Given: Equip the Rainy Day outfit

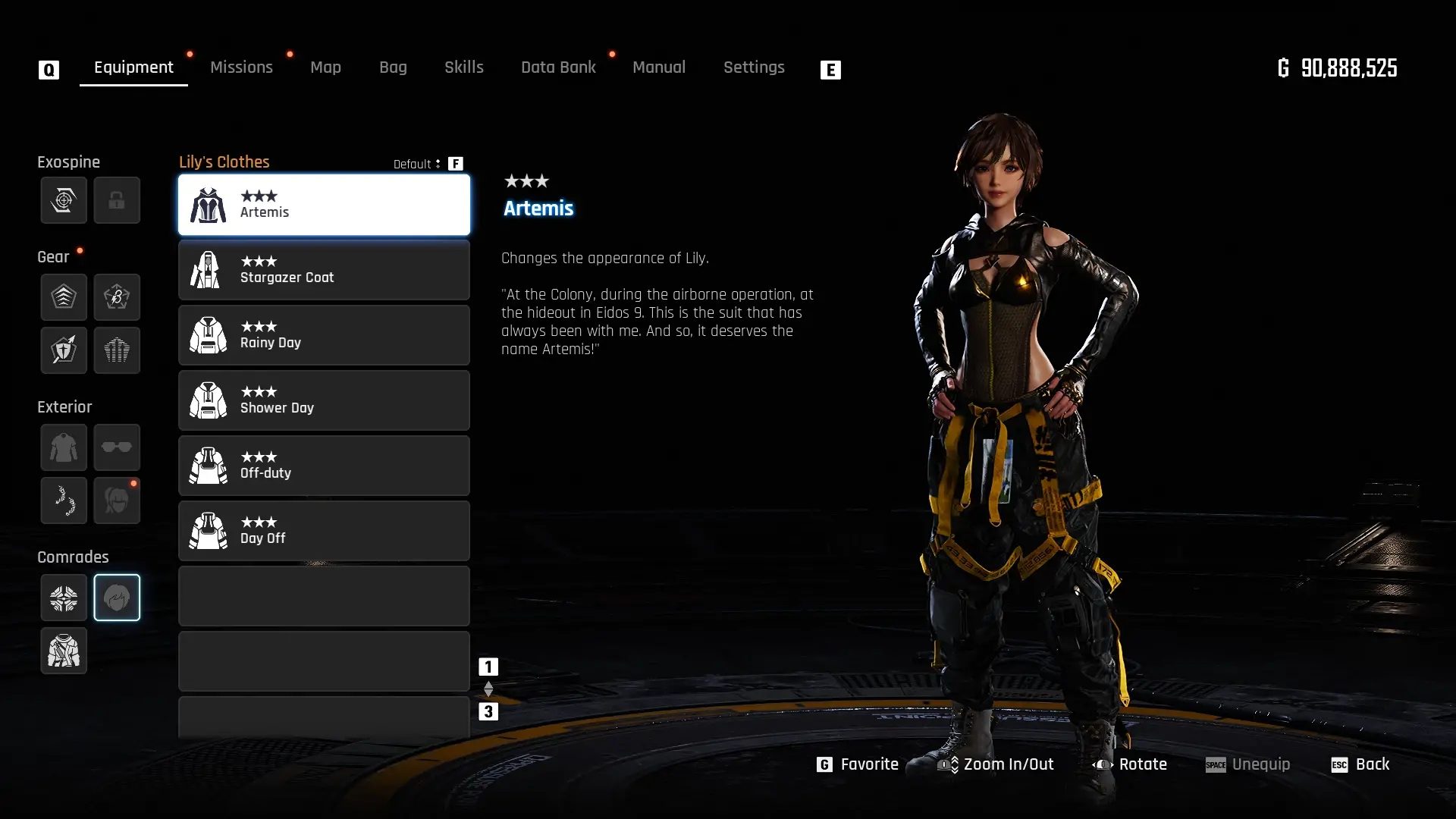Looking at the screenshot, I should 324,335.
